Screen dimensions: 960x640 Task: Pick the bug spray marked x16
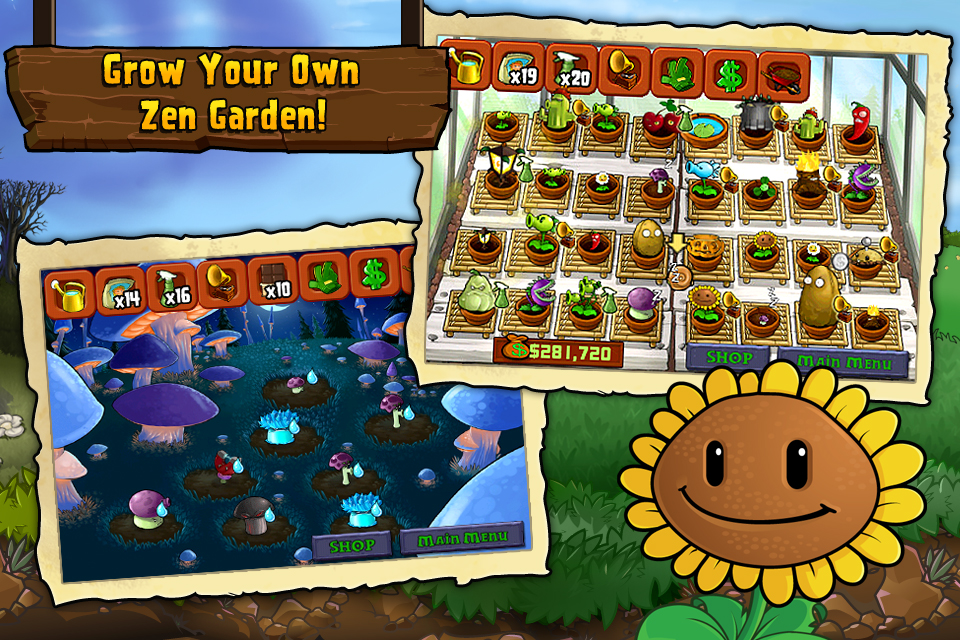[x=173, y=285]
